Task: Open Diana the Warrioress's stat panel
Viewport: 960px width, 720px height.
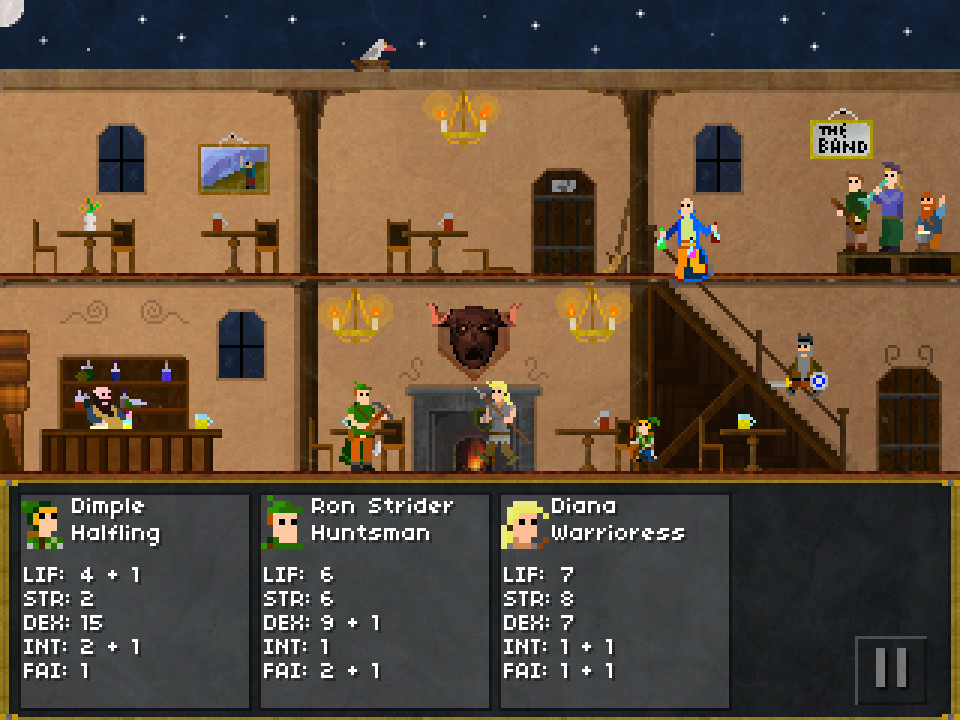Action: click(615, 600)
